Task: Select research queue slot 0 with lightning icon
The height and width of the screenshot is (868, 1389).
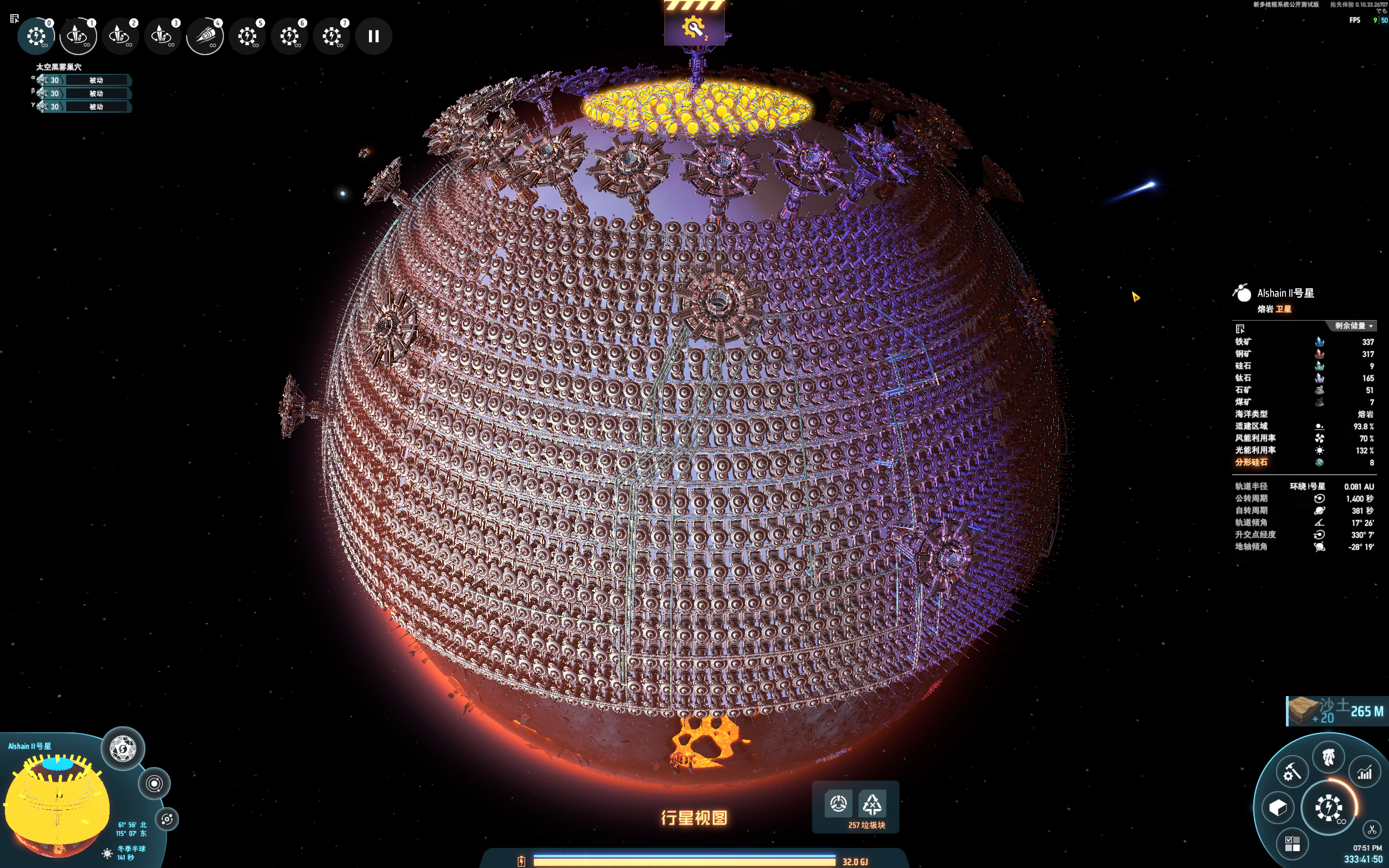Action: pos(36,36)
